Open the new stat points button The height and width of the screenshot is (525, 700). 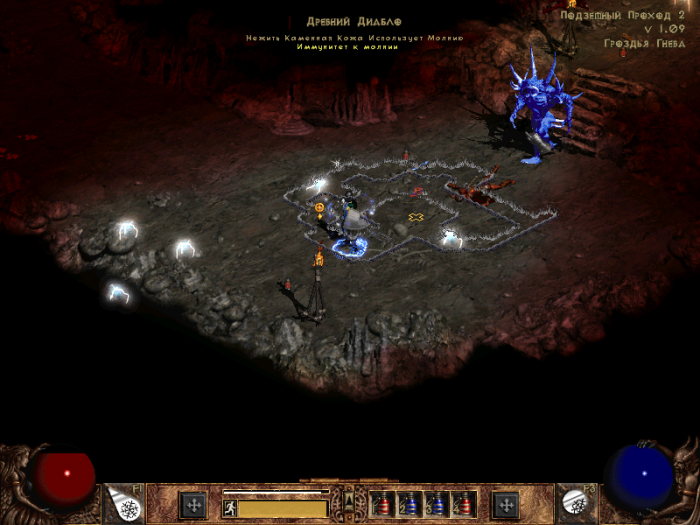(192, 503)
